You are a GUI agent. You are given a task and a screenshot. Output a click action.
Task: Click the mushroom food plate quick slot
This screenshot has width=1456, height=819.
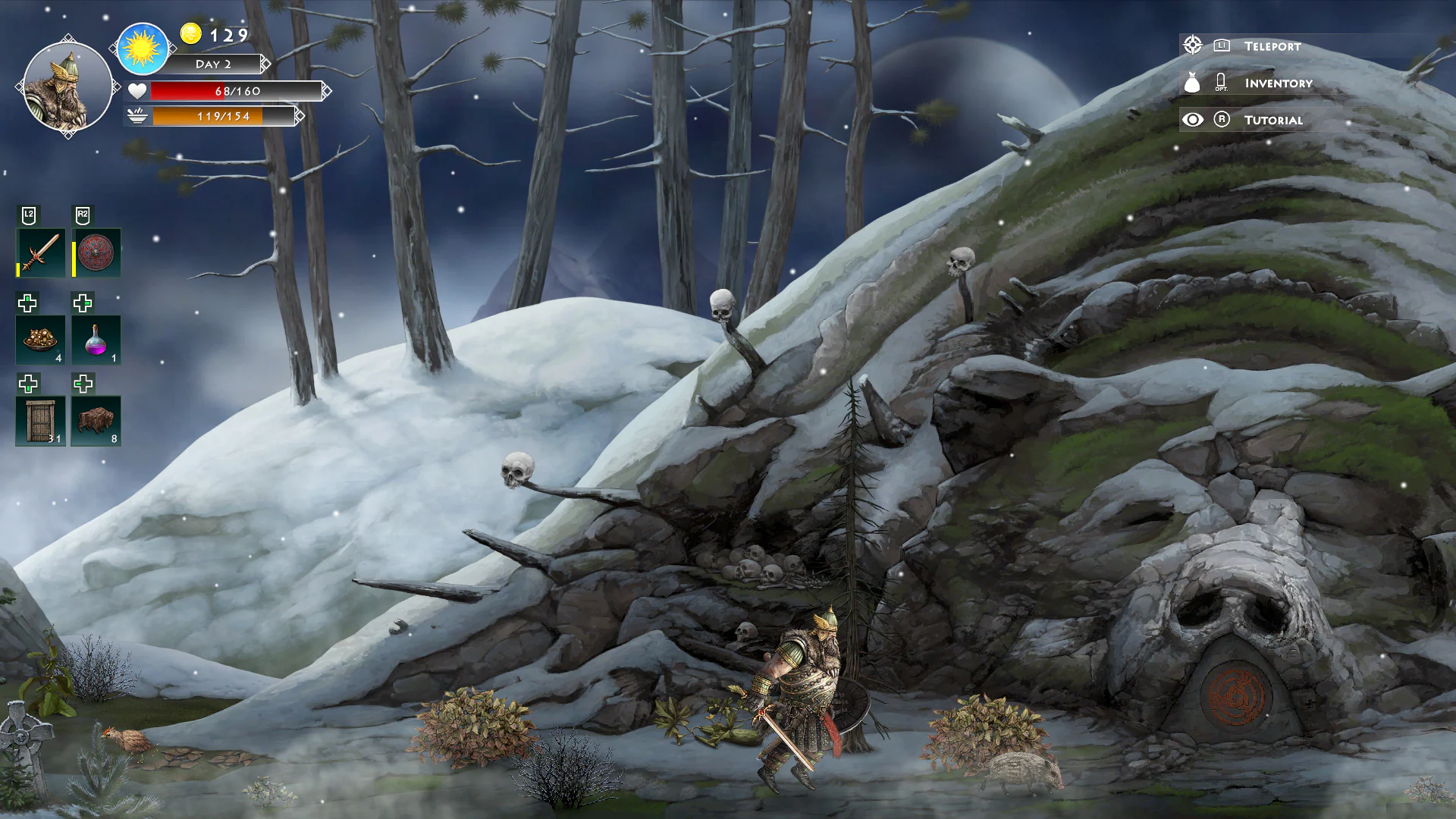point(40,337)
